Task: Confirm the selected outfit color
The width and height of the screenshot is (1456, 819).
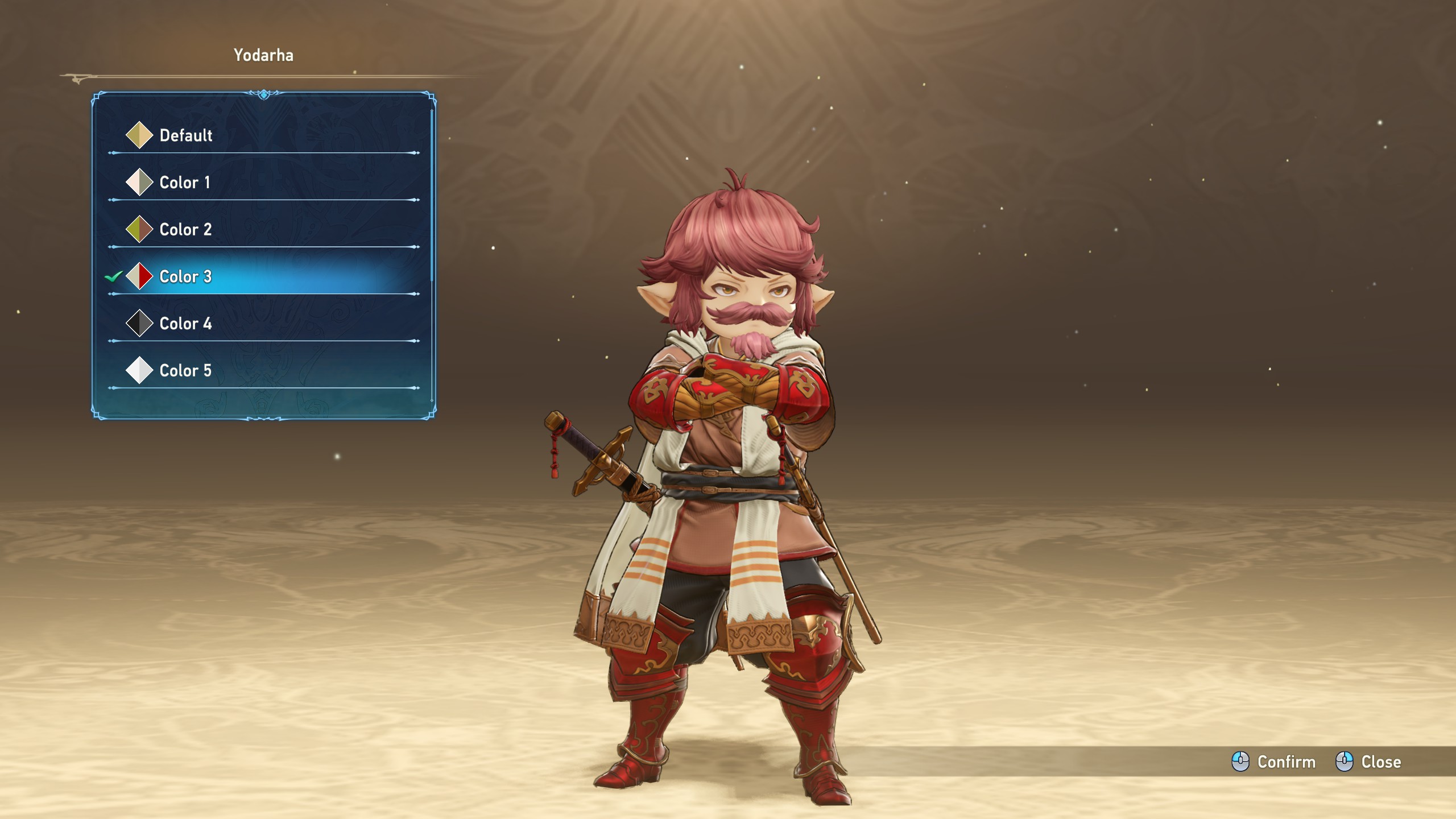Action: click(1274, 762)
